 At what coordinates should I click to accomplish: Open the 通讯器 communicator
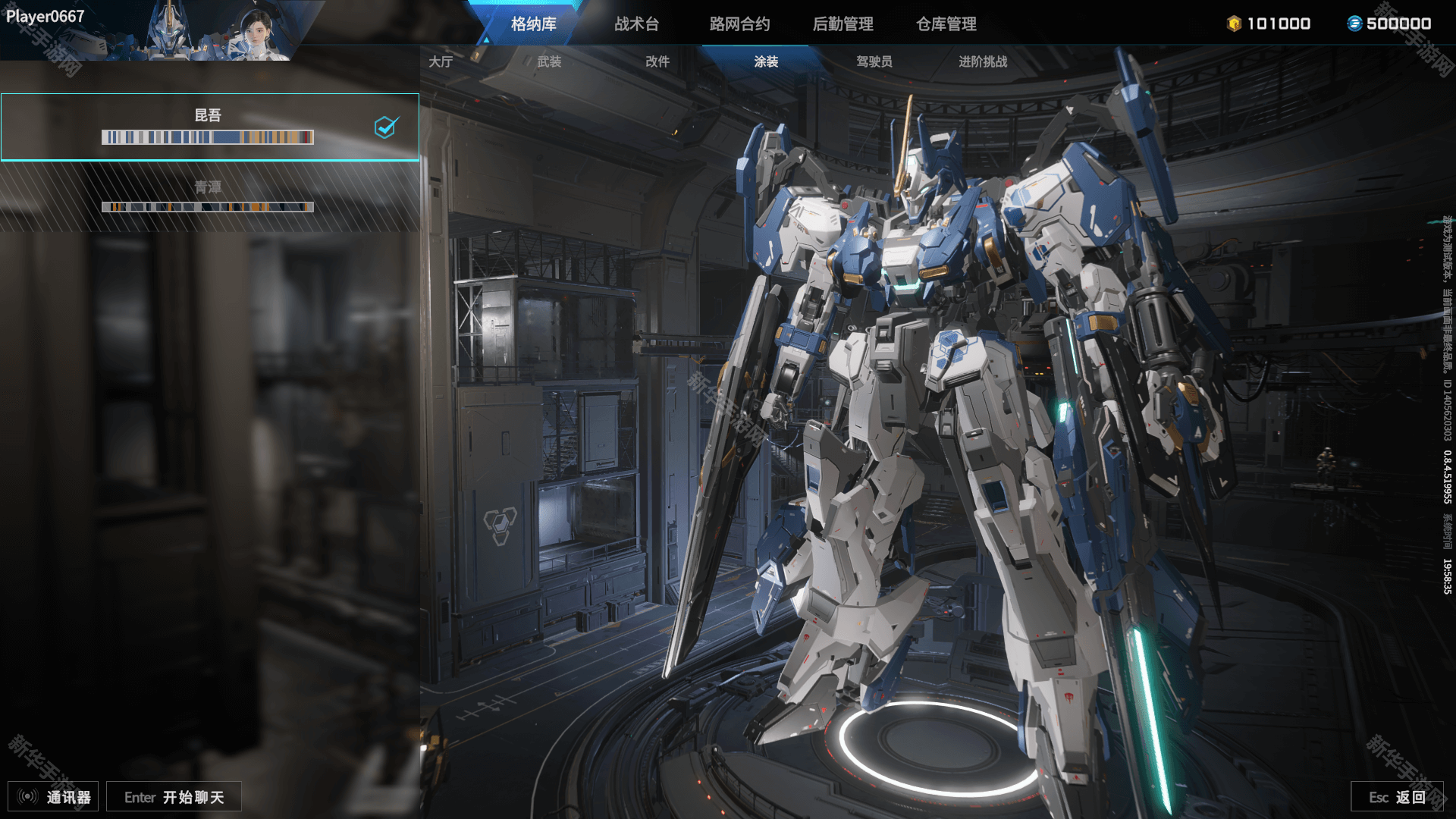53,796
